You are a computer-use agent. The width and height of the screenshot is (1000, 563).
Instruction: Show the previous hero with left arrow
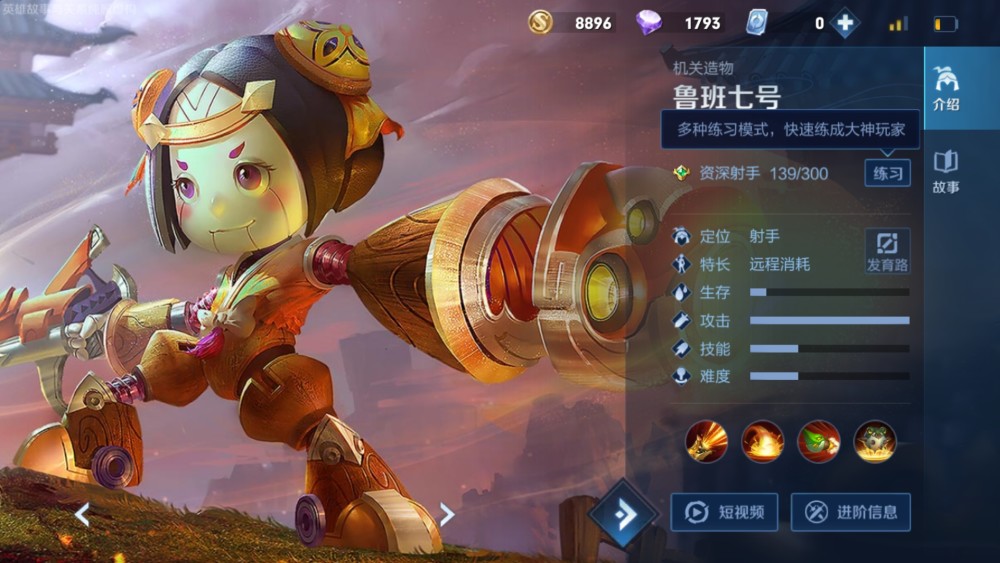coord(82,514)
